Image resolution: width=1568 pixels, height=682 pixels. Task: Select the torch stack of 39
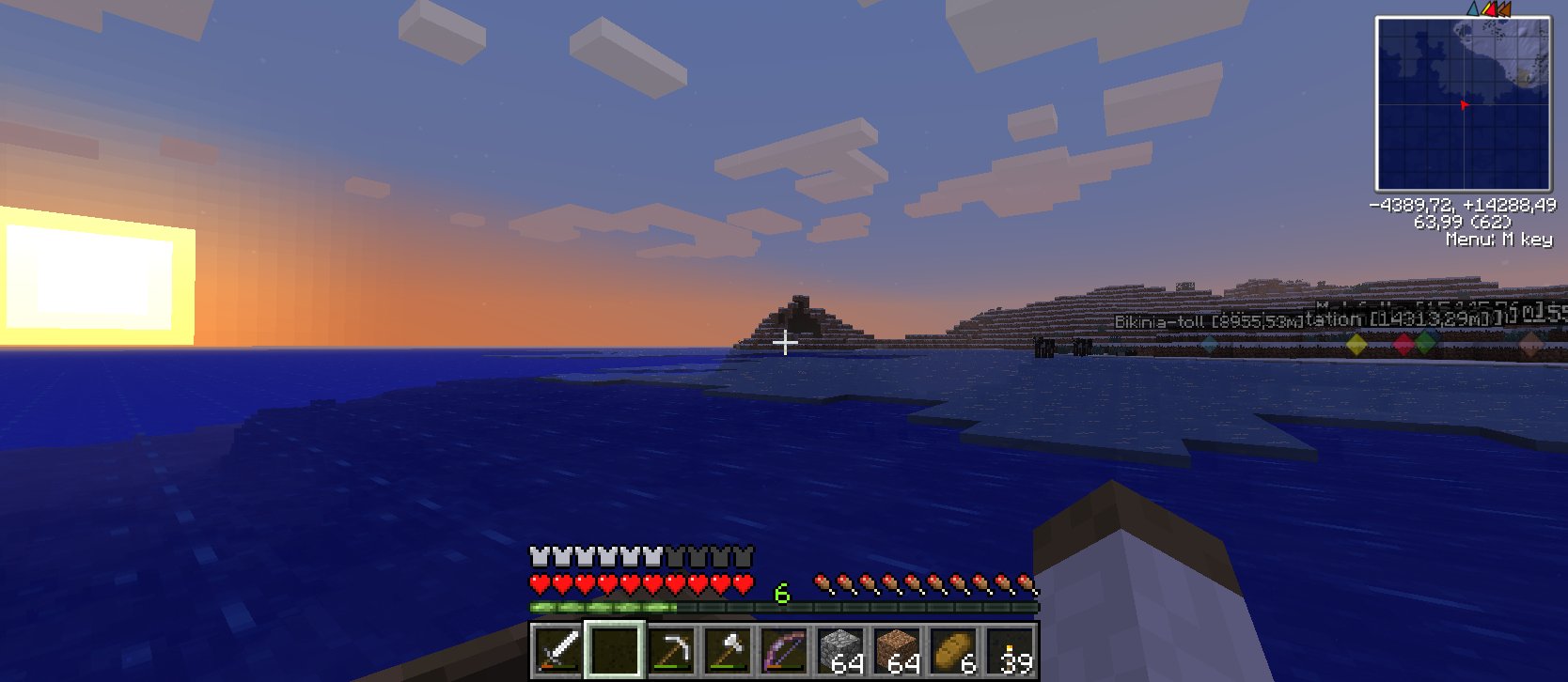1011,650
